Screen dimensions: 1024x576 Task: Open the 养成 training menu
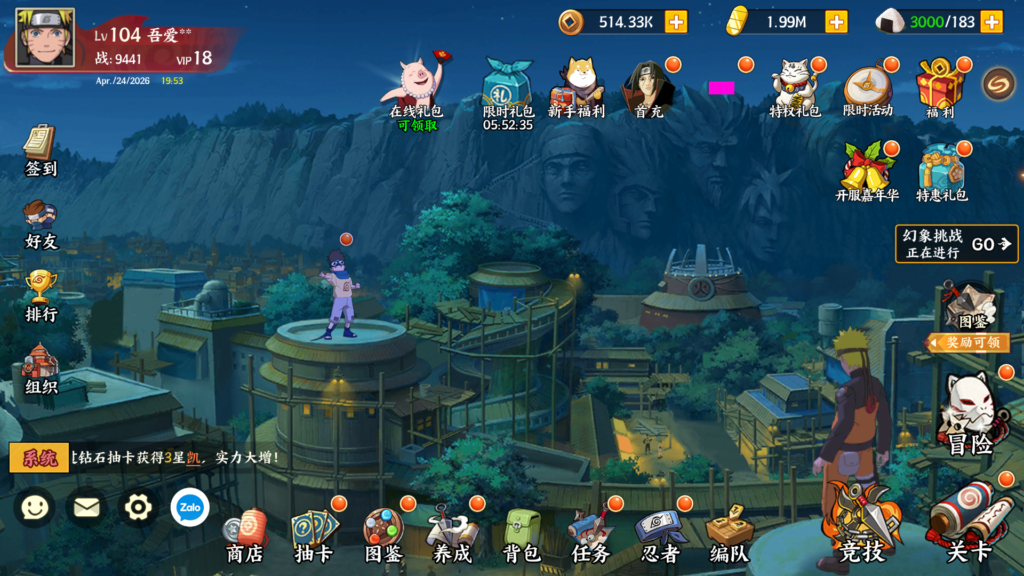pyautogui.click(x=451, y=535)
